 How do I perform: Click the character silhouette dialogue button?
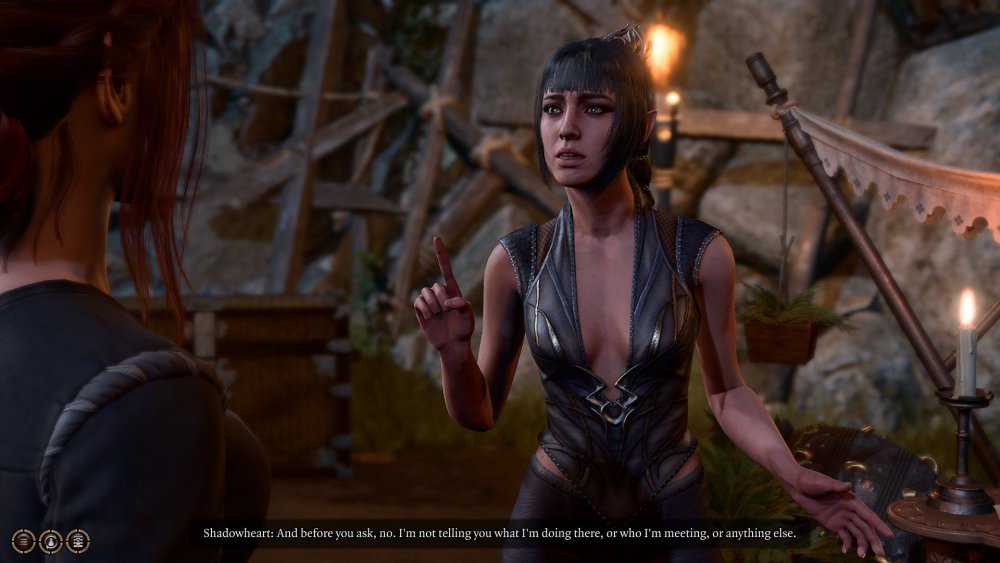50,541
